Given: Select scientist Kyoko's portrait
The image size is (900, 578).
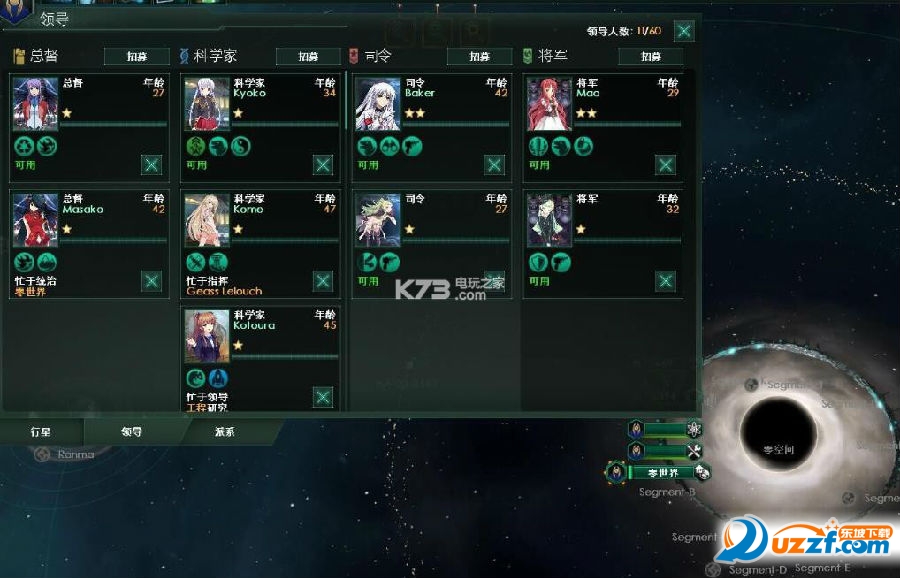Looking at the screenshot, I should coord(207,105).
